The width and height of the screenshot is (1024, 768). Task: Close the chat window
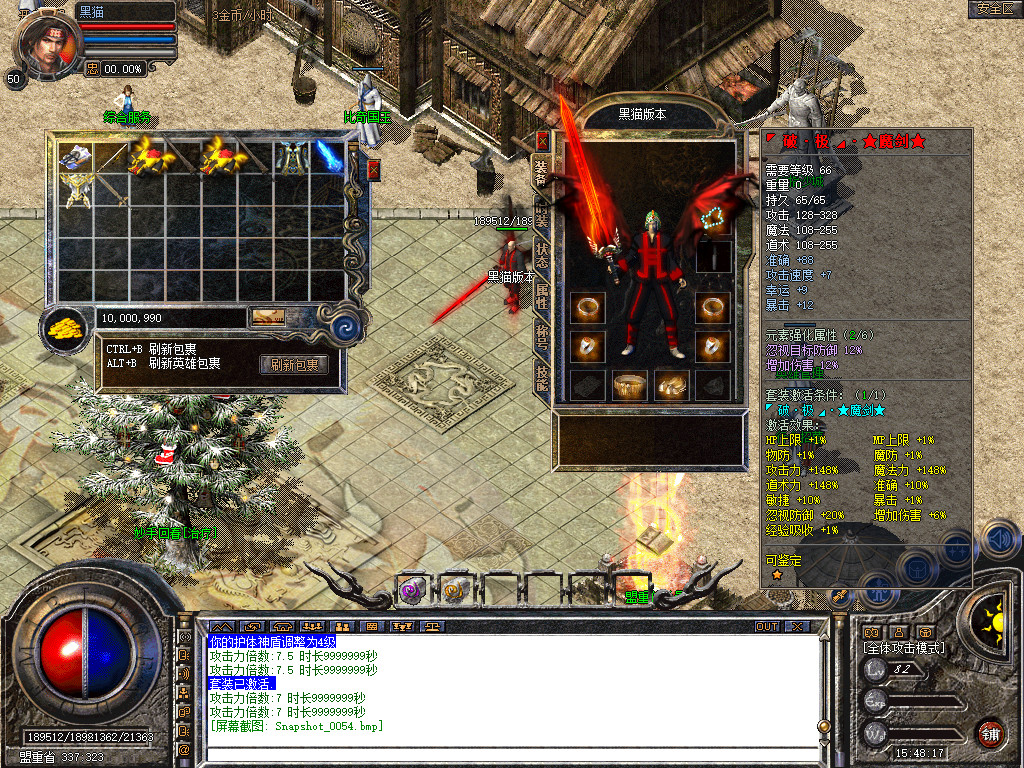point(796,626)
